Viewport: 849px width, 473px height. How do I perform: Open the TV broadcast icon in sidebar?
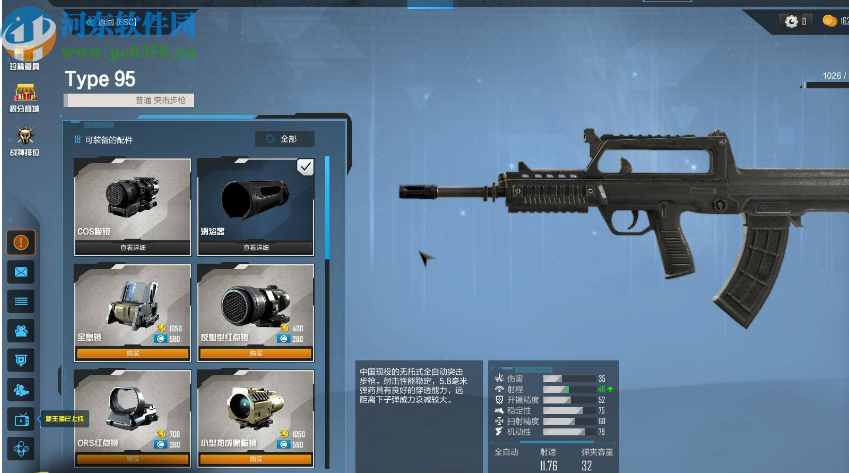(x=22, y=419)
